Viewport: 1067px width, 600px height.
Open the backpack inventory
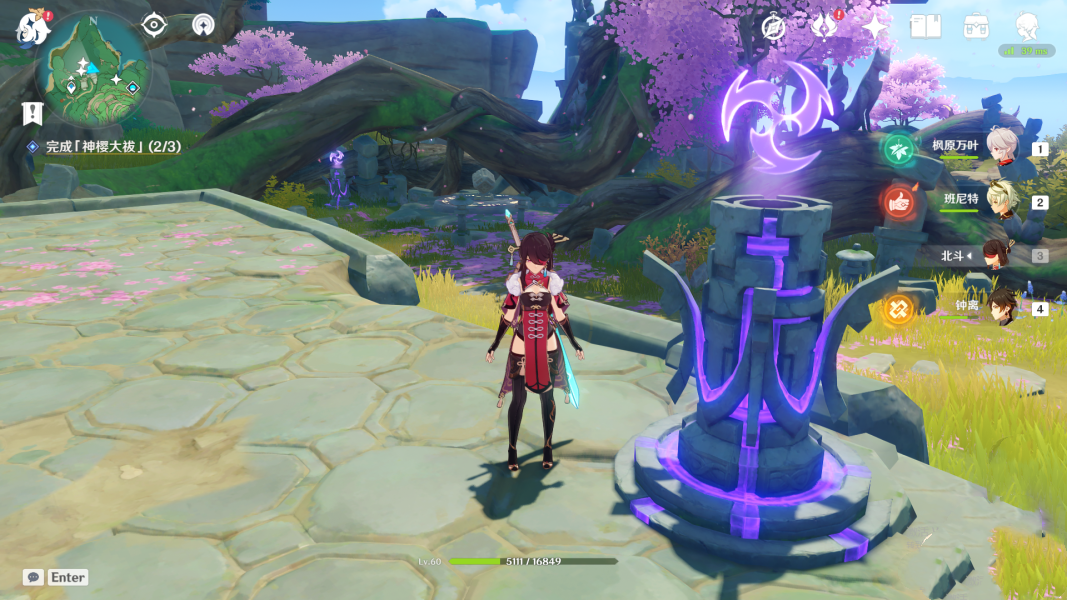point(976,27)
